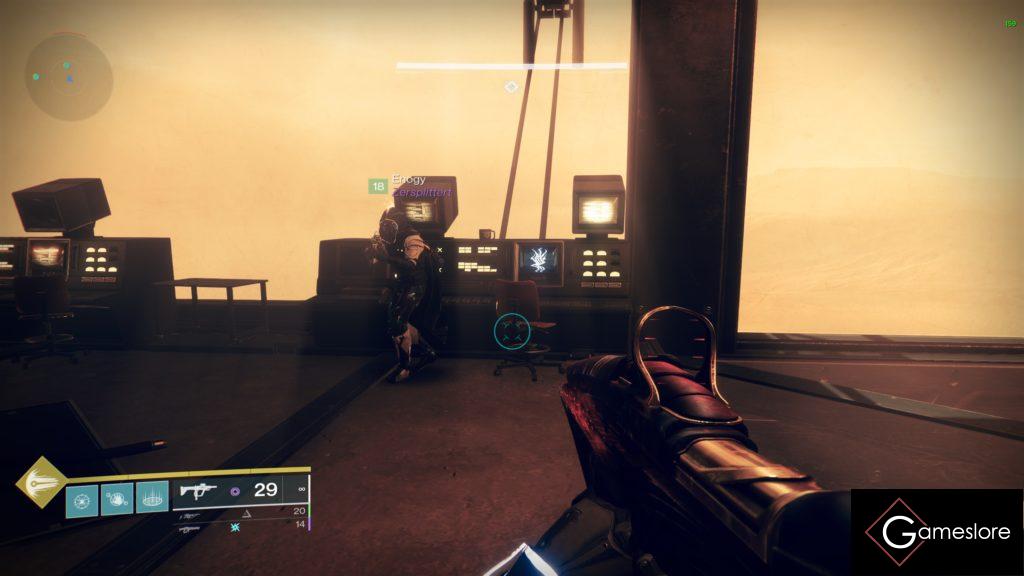Screen dimensions: 1024x576
Task: Switch to the second weapon in the list
Action: pyautogui.click(x=190, y=513)
